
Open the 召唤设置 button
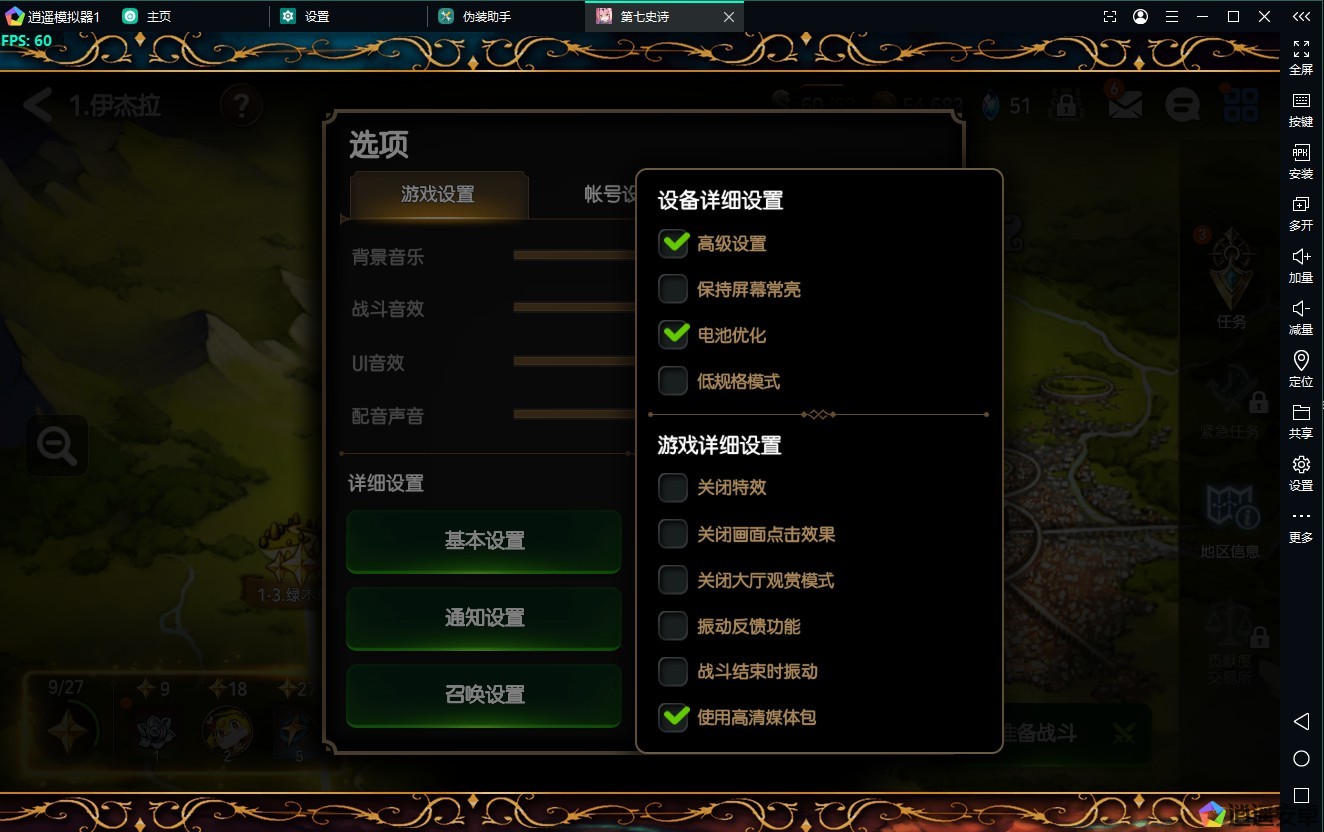click(484, 695)
